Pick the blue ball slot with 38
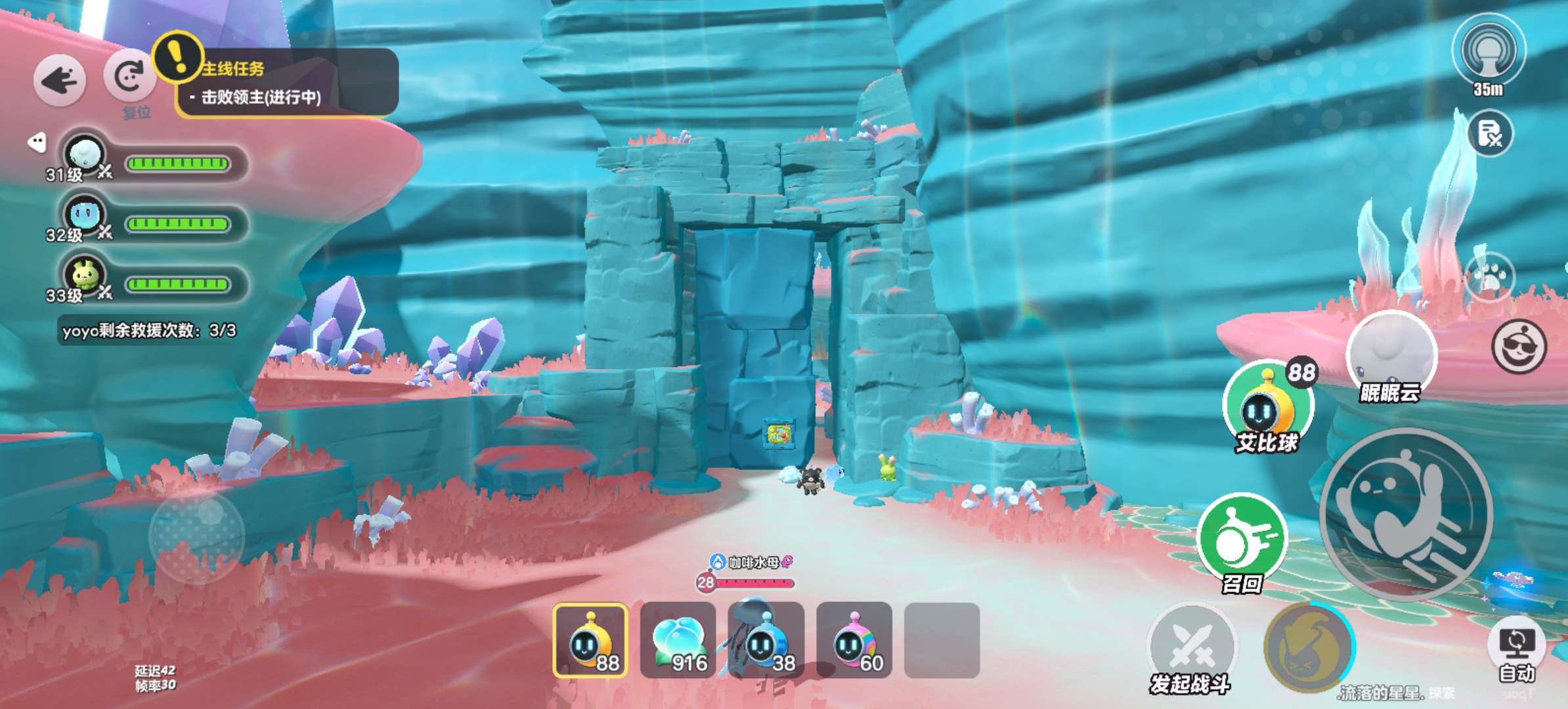The height and width of the screenshot is (709, 1568). [766, 640]
